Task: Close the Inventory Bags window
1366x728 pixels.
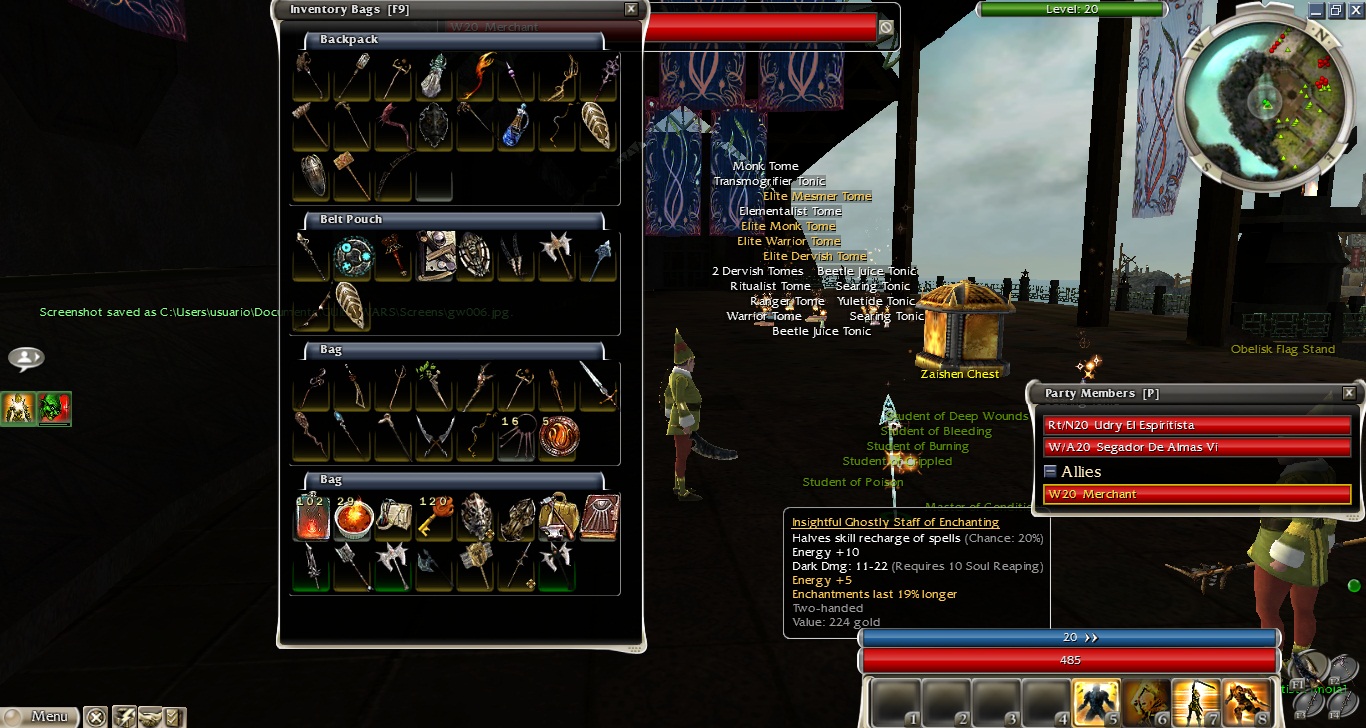Action: pos(631,9)
